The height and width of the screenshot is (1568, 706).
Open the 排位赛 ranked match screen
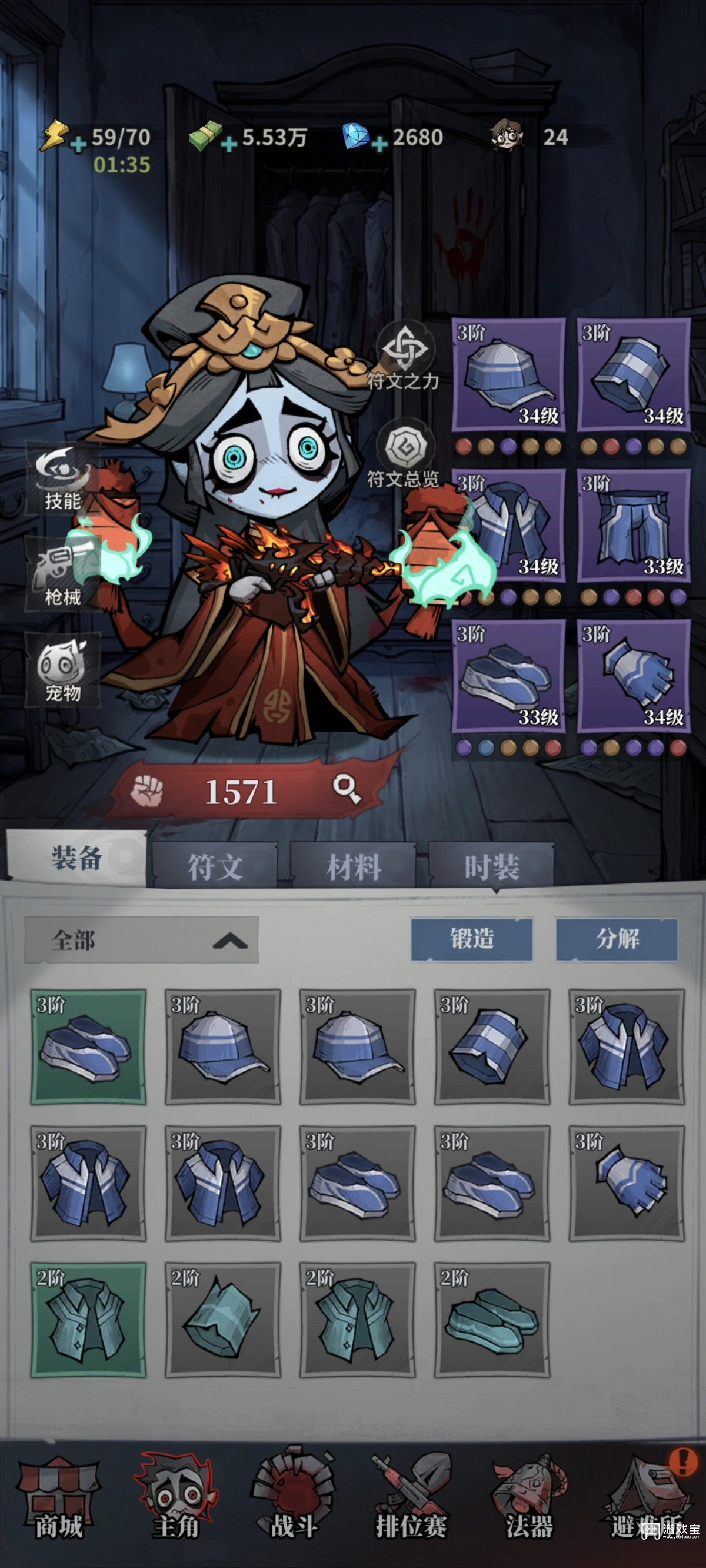[x=411, y=1502]
